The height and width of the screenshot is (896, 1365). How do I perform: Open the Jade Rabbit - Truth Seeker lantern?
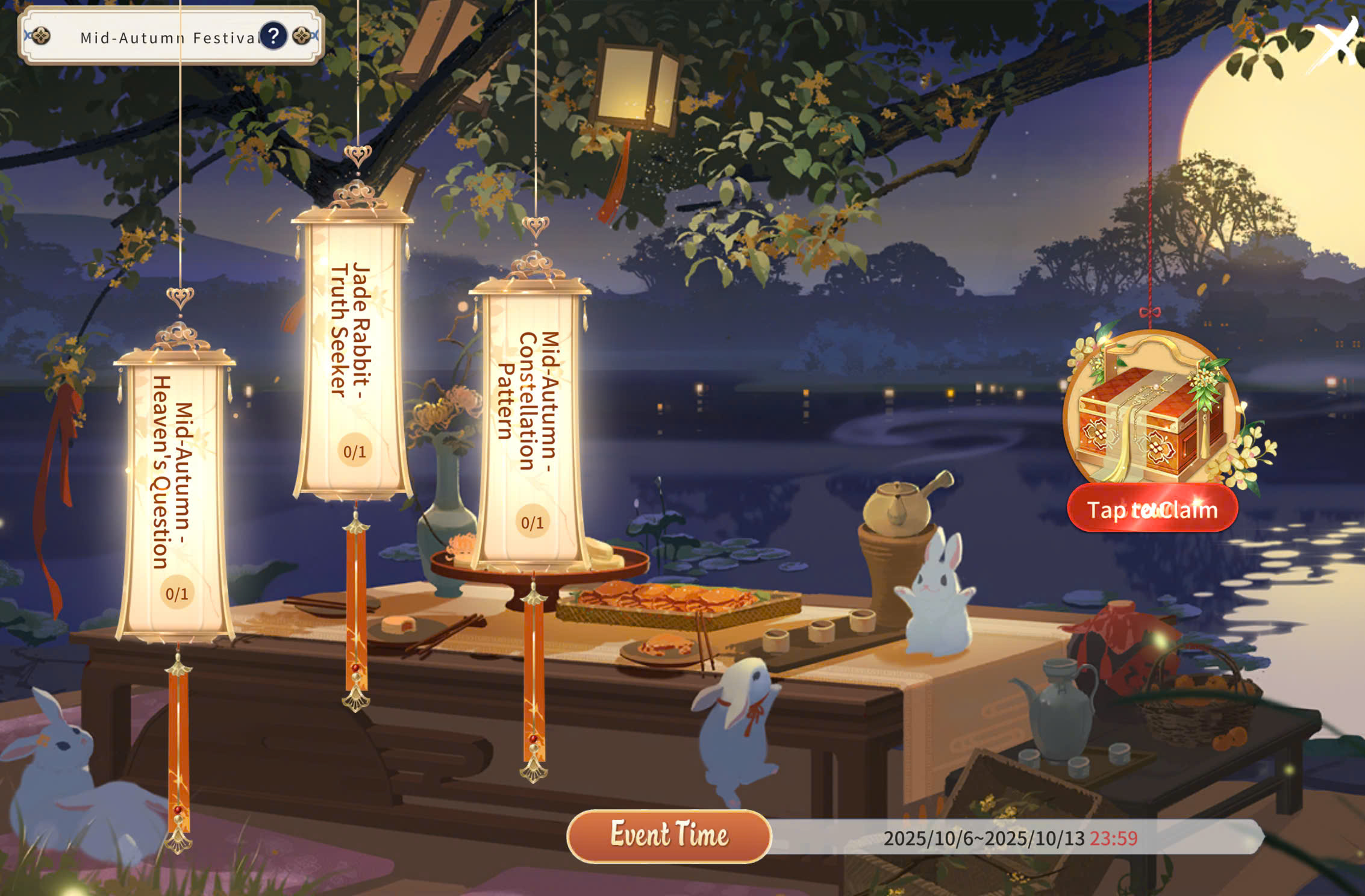point(353,356)
